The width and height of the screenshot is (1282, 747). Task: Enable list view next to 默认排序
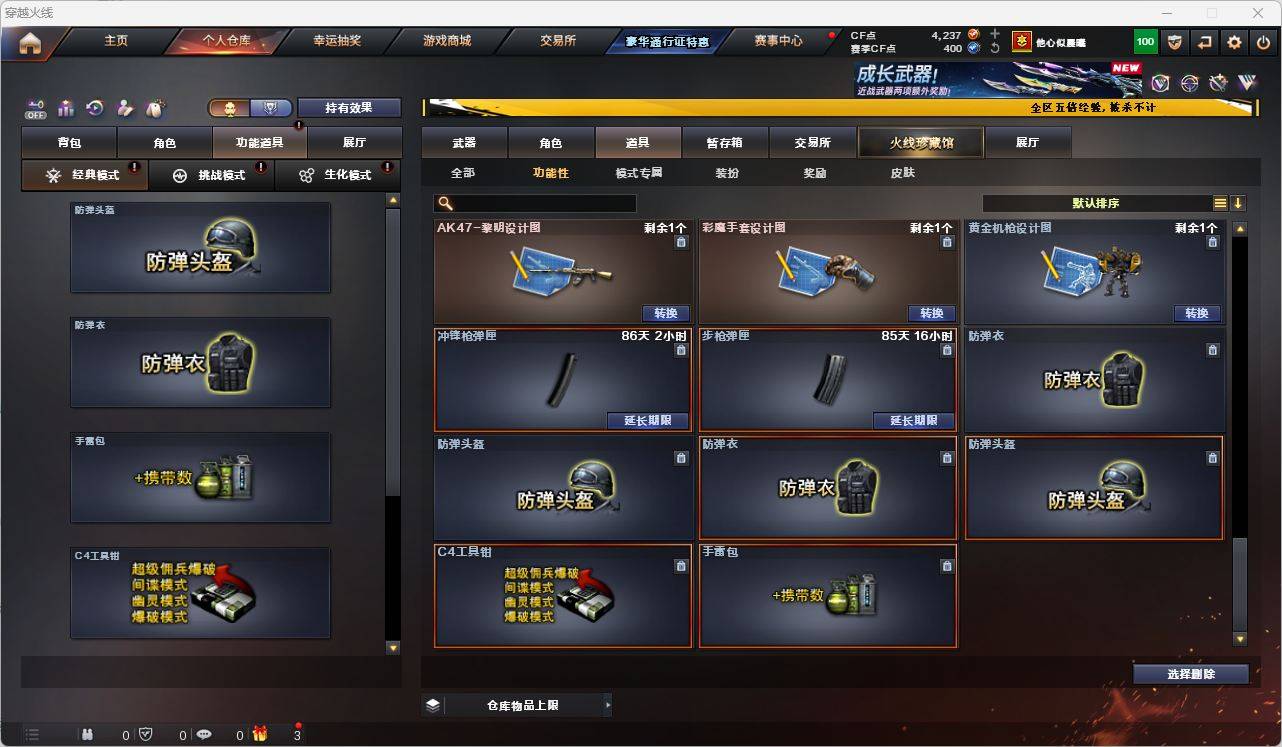pos(1219,202)
